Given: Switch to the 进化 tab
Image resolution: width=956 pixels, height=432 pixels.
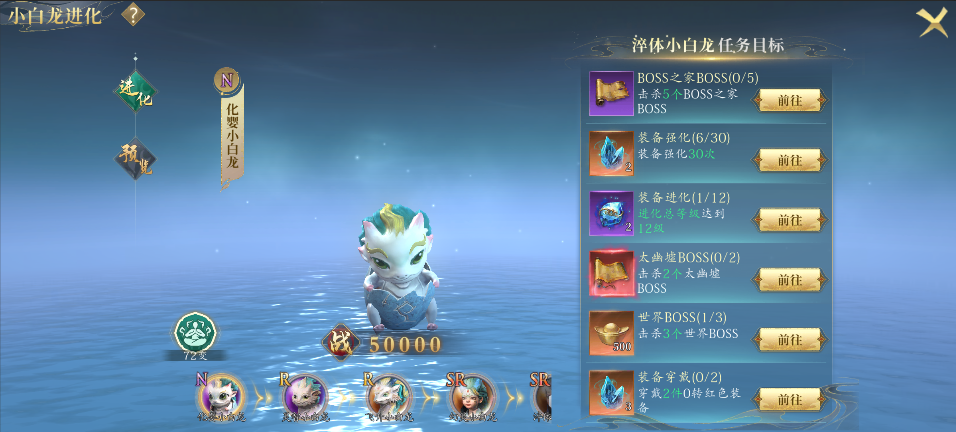Looking at the screenshot, I should [134, 90].
